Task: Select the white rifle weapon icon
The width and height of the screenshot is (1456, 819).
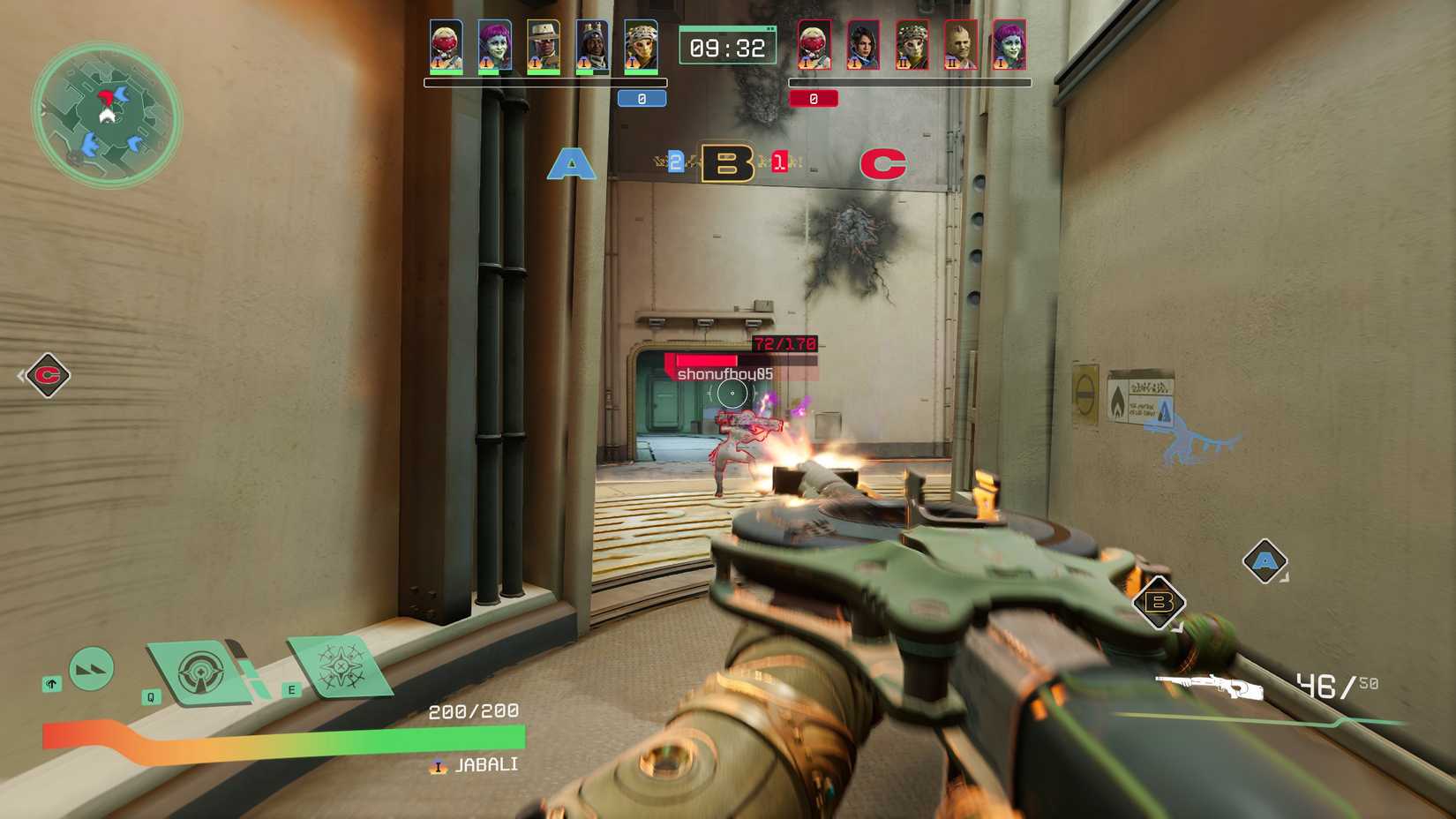Action: tap(1208, 686)
